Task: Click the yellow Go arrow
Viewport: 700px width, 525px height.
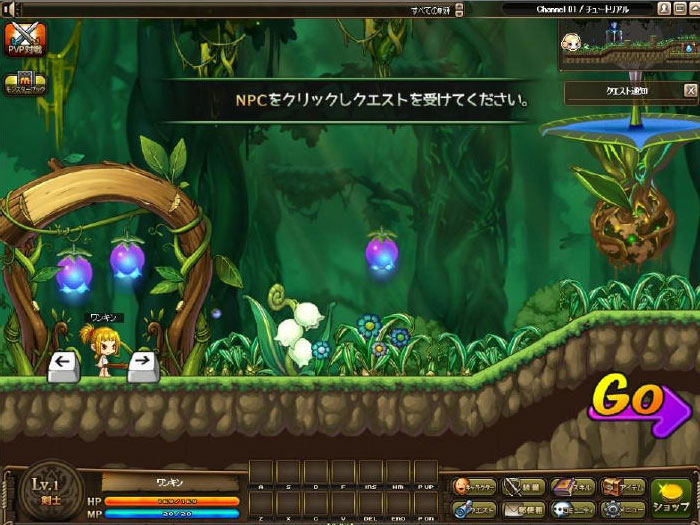Action: [638, 401]
